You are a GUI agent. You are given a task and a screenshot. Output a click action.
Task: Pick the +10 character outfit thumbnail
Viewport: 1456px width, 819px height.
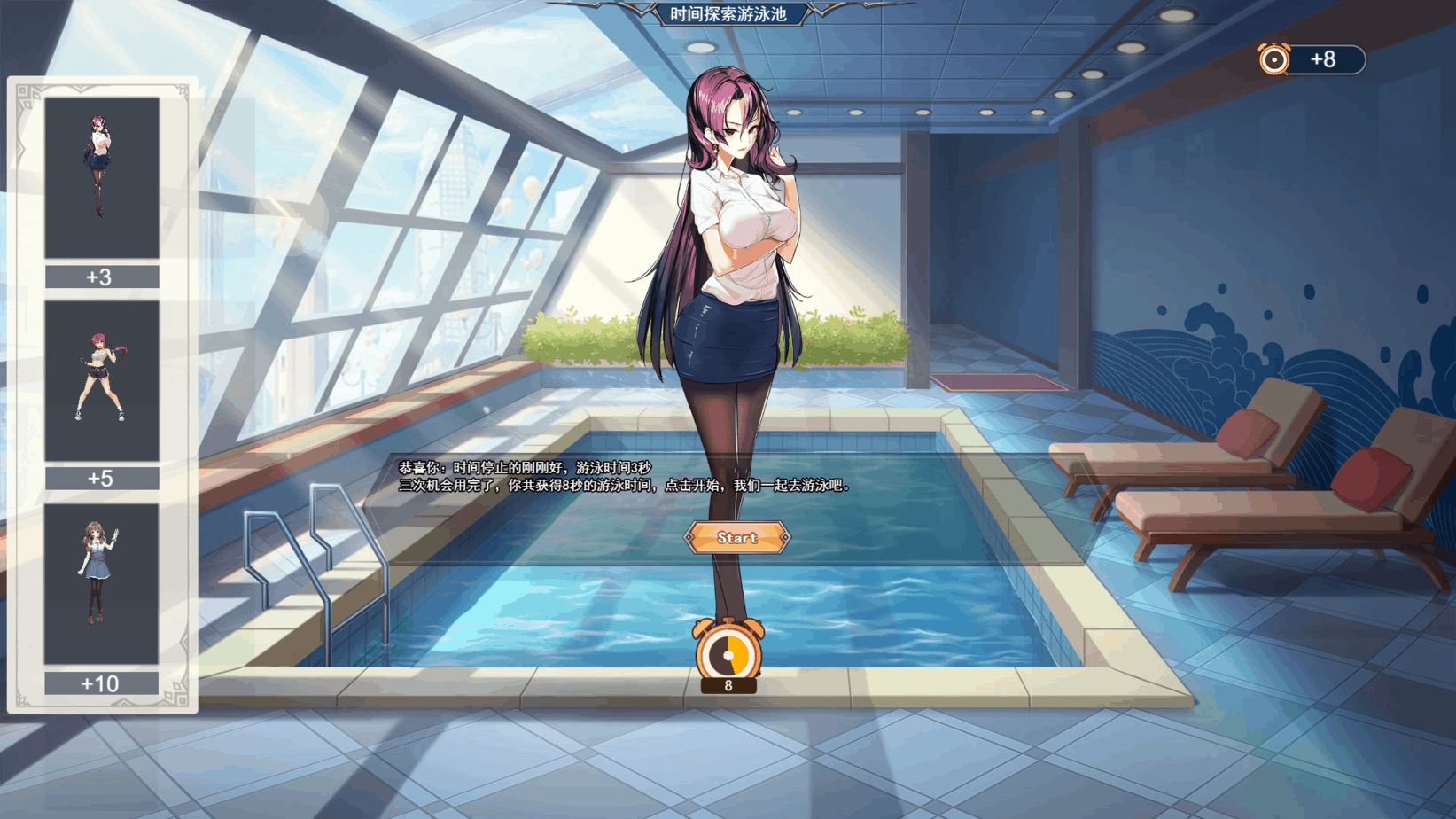(101, 584)
